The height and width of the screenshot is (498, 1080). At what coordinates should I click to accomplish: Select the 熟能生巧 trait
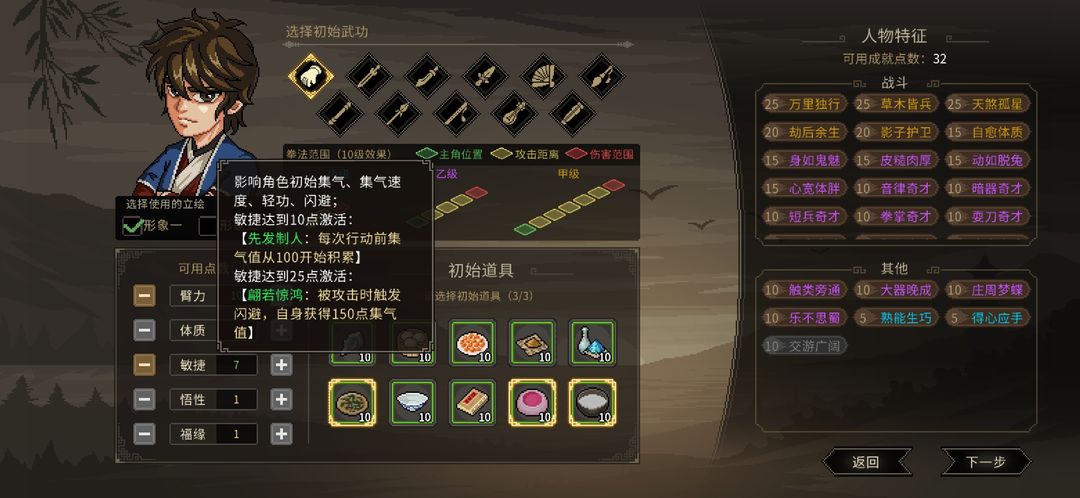[895, 318]
